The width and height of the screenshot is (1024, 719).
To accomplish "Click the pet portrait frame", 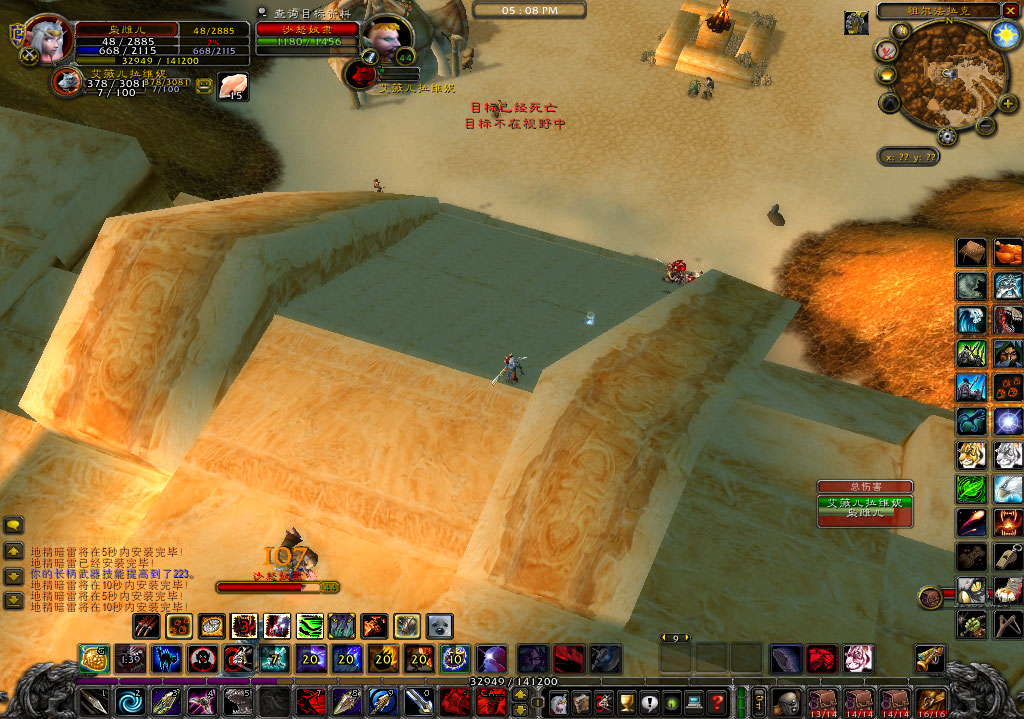I will pyautogui.click(x=67, y=80).
